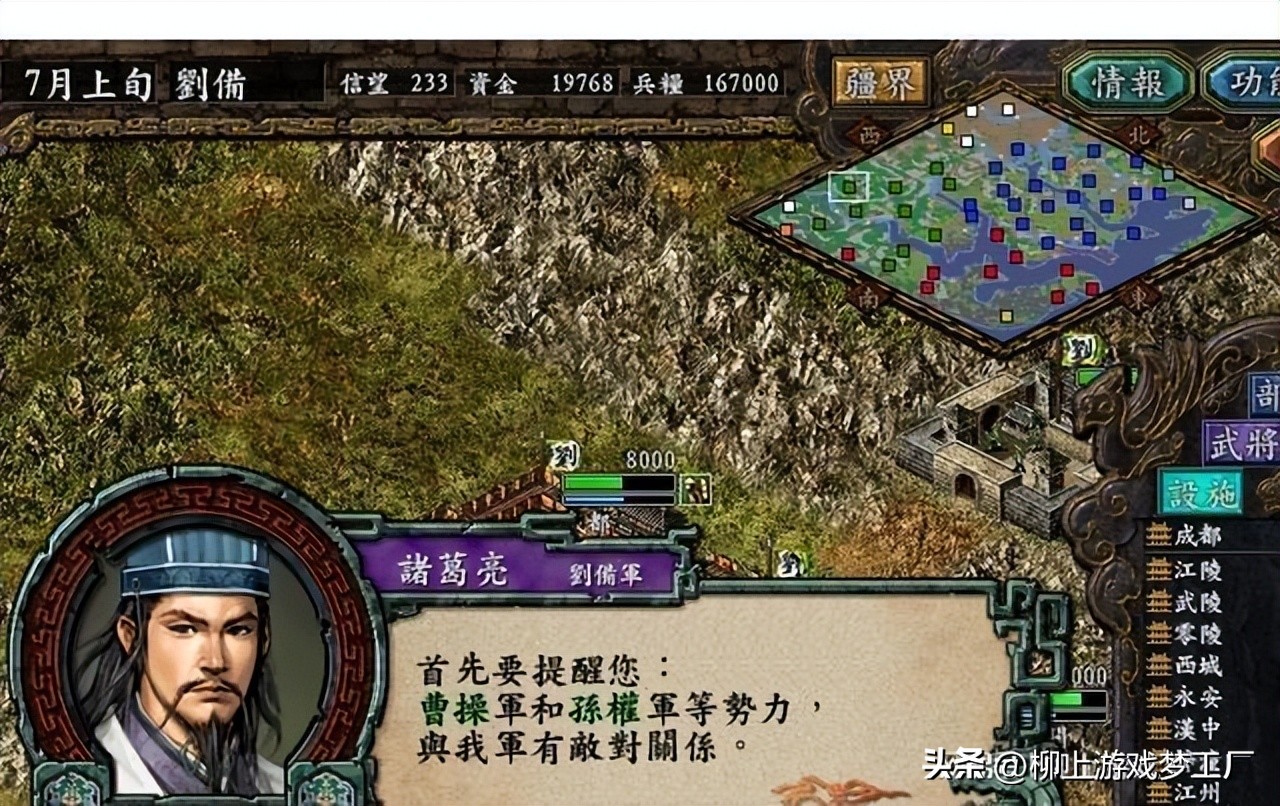
Task: Click the Chengdu pagoda icon in facility list
Action: [1157, 536]
